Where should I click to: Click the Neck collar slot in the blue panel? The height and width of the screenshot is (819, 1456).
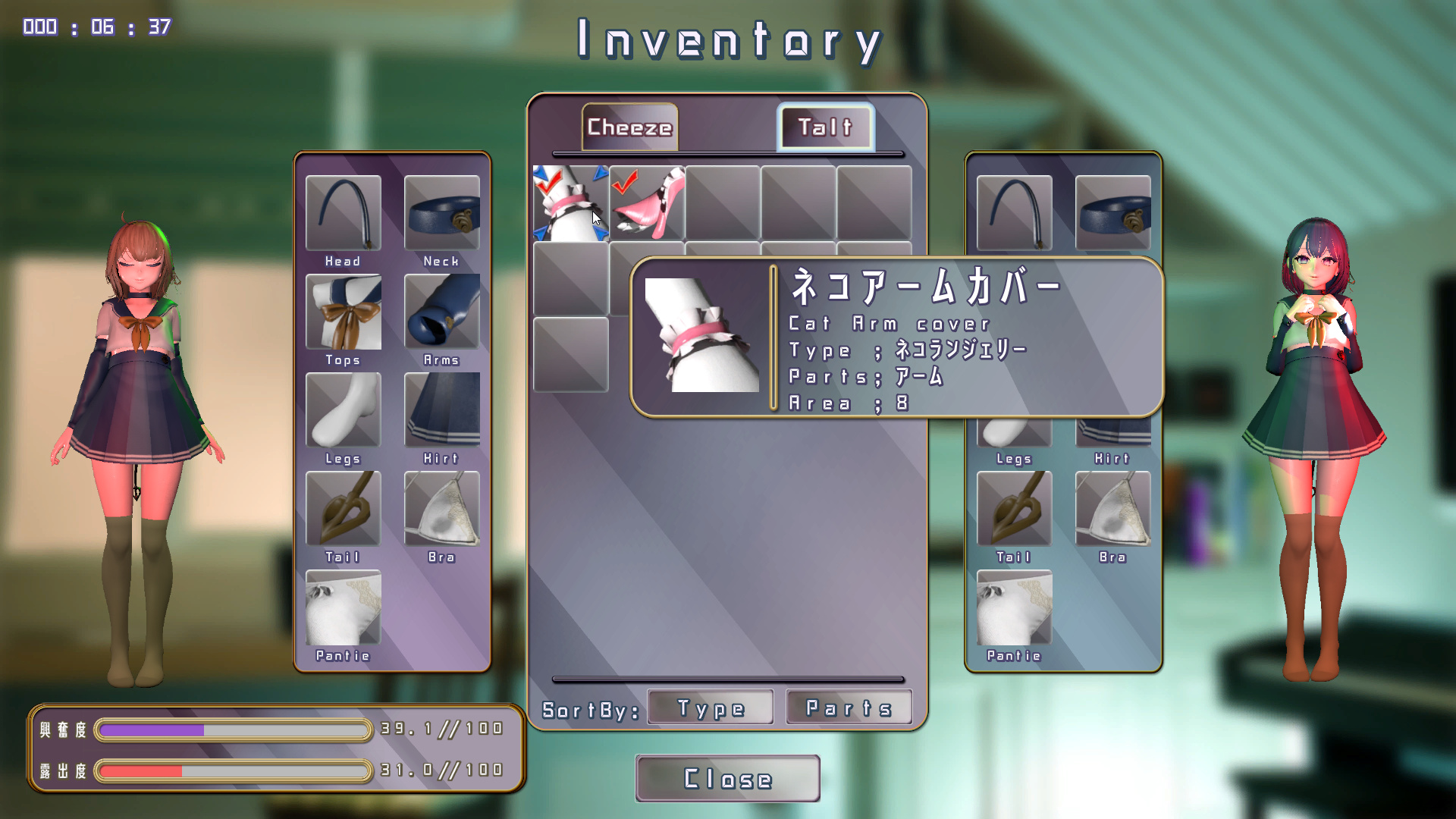pos(1112,213)
